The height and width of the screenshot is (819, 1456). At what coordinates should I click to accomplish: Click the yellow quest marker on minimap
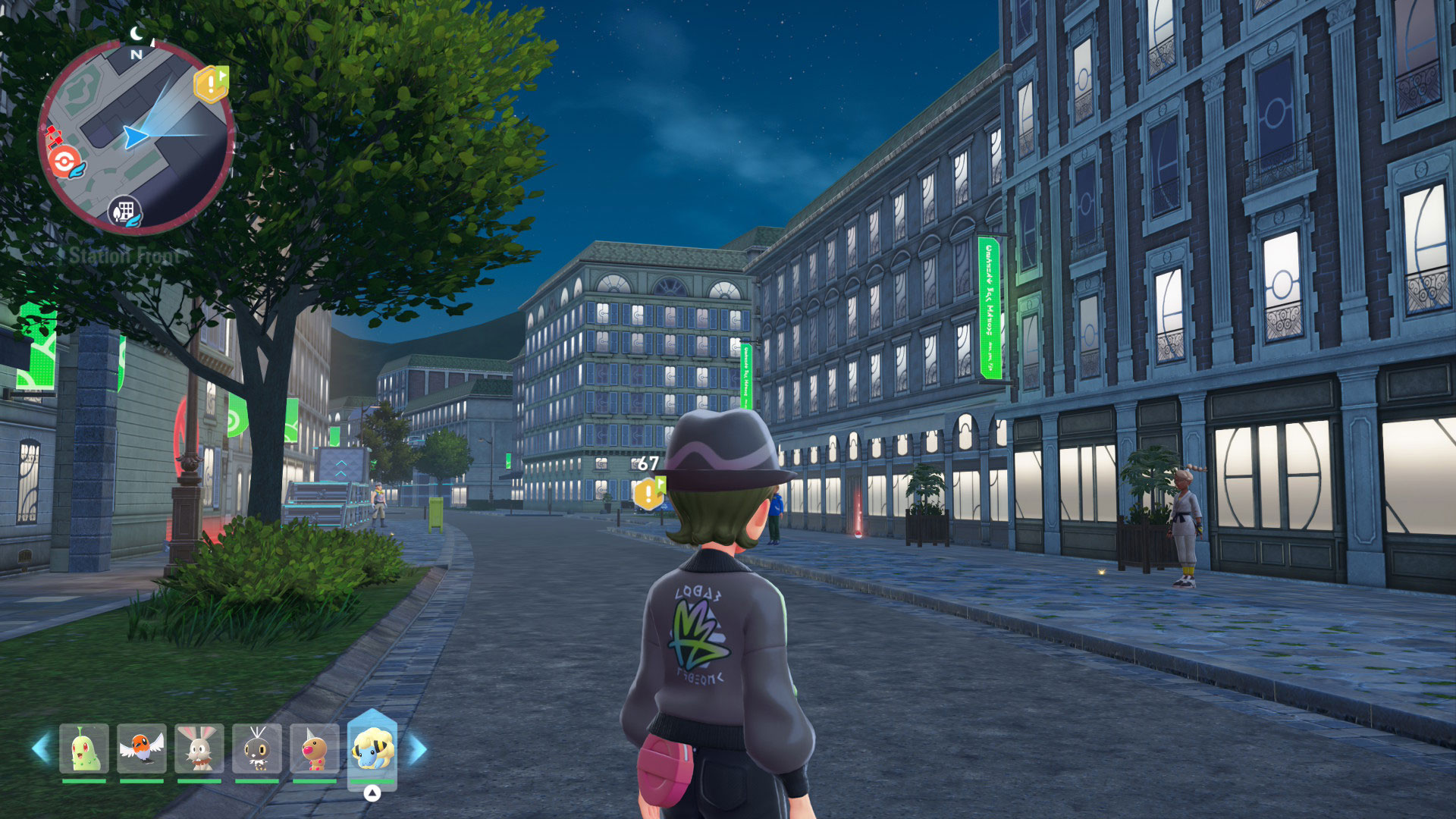coord(211,83)
